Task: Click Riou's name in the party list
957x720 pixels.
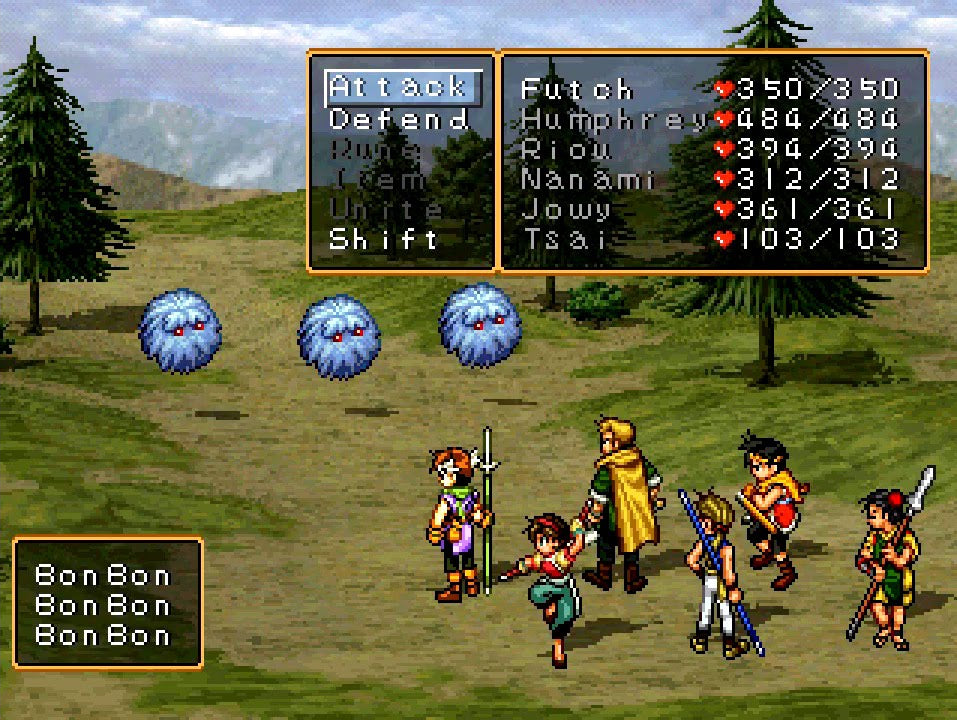Action: tap(565, 150)
